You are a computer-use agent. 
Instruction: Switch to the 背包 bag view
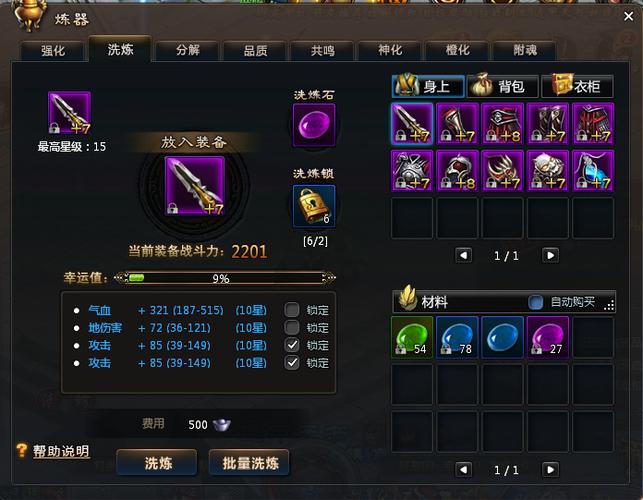[x=502, y=86]
